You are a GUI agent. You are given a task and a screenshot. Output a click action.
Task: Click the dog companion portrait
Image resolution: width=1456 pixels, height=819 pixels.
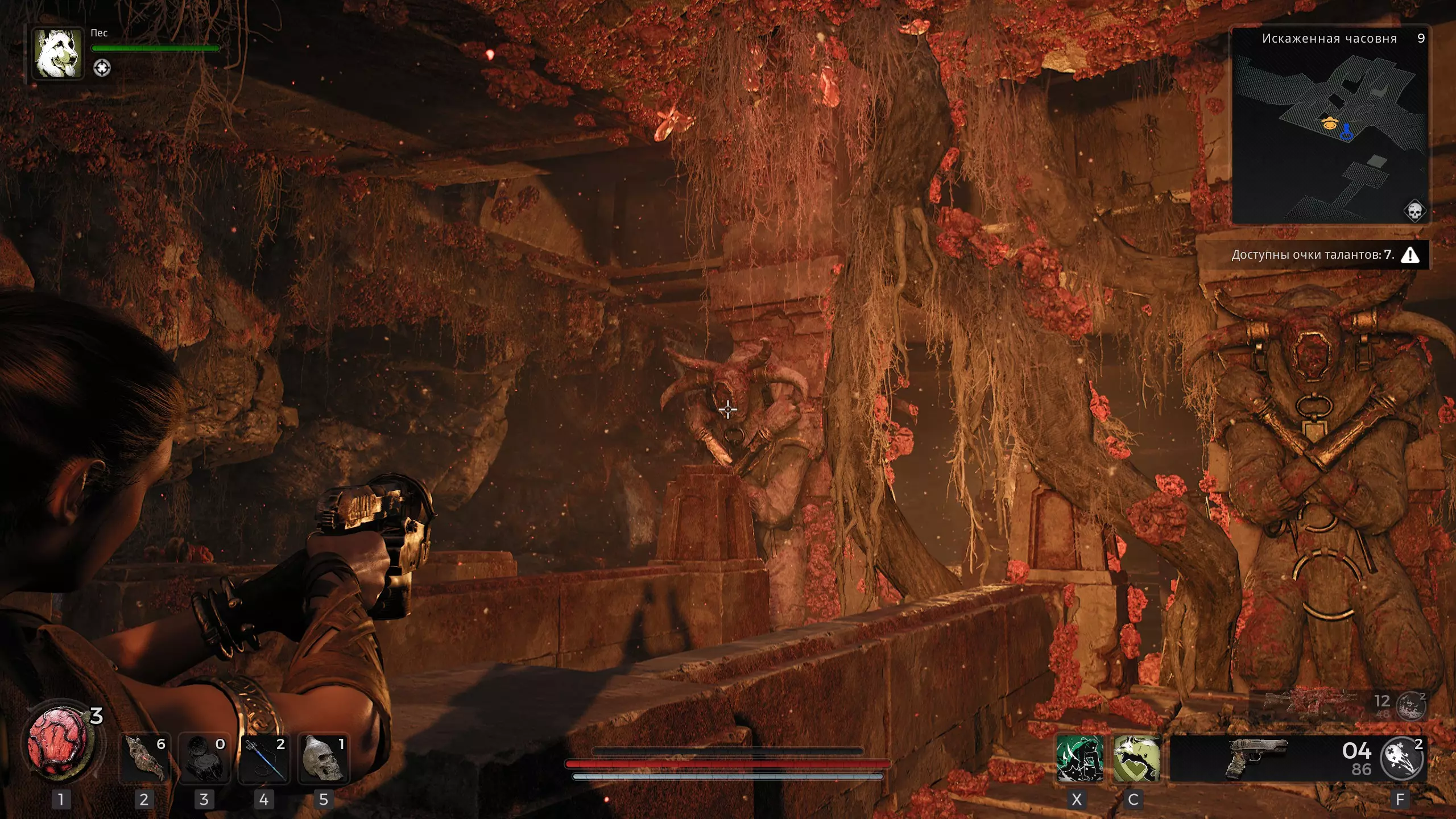[57, 53]
